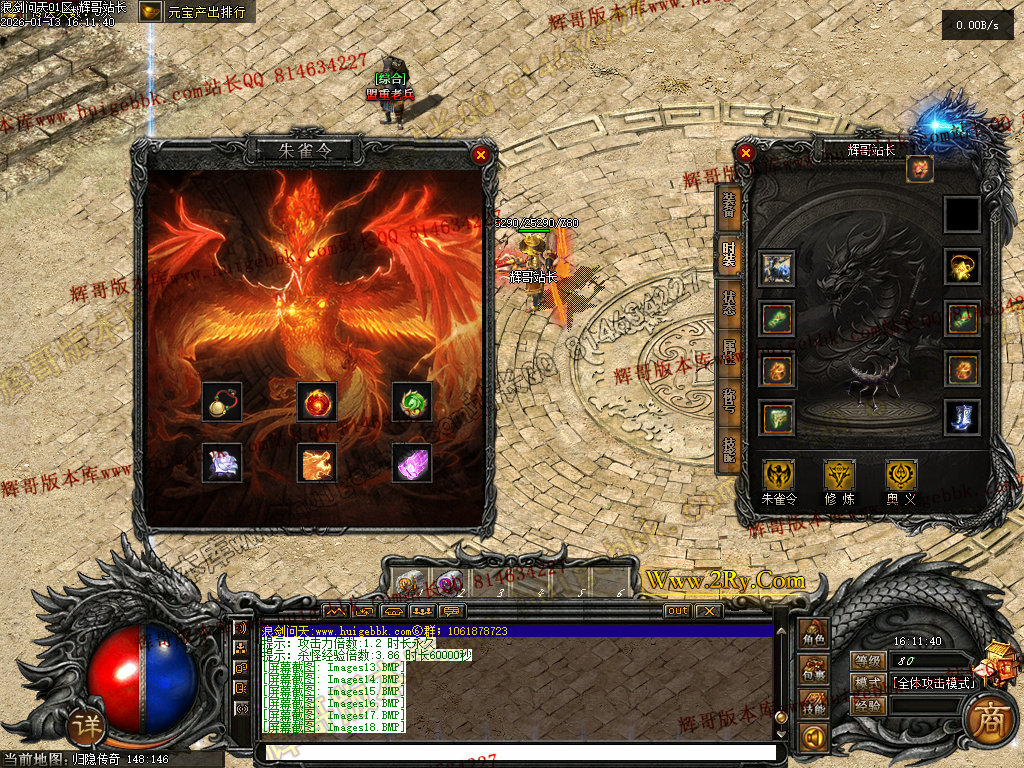This screenshot has height=768, width=1024.
Task: Open 朱雀令 from the character panel
Action: coord(779,476)
